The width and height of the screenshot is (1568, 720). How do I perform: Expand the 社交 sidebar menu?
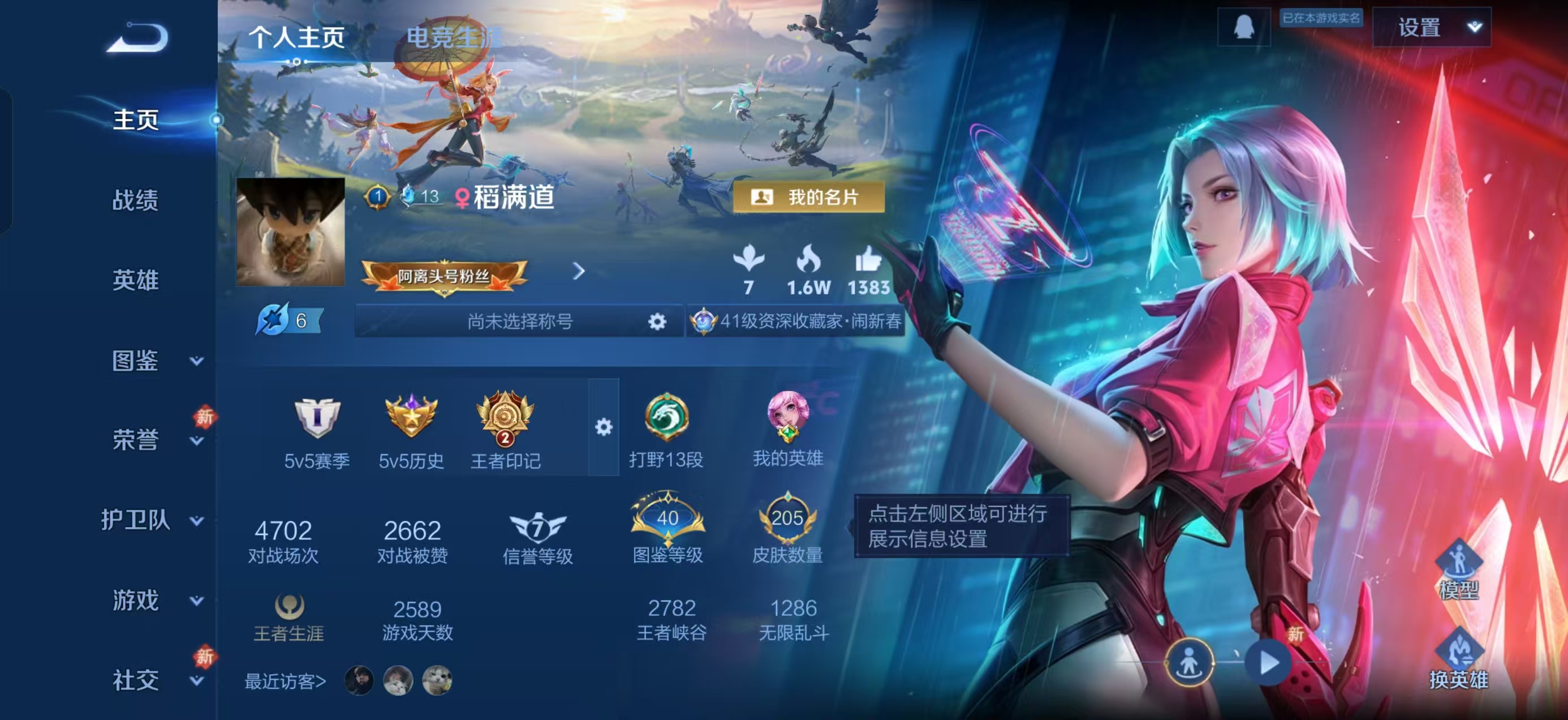point(155,680)
